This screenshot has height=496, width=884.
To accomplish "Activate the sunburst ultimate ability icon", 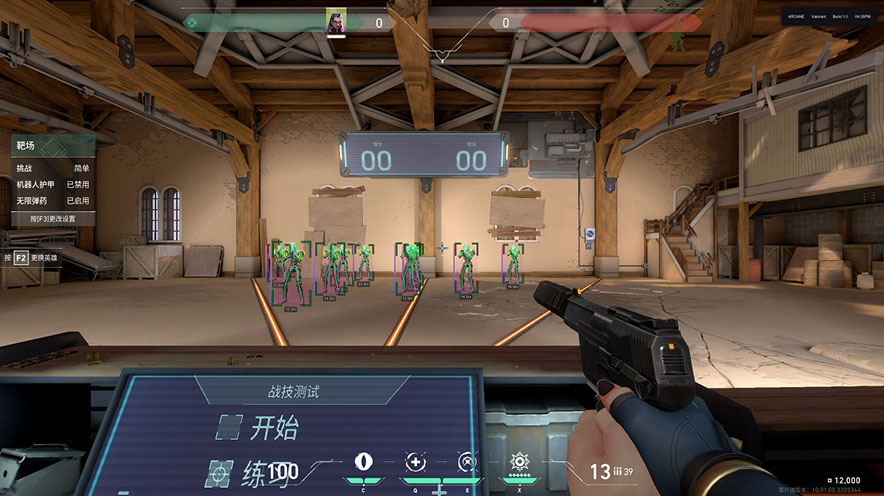I will point(518,461).
